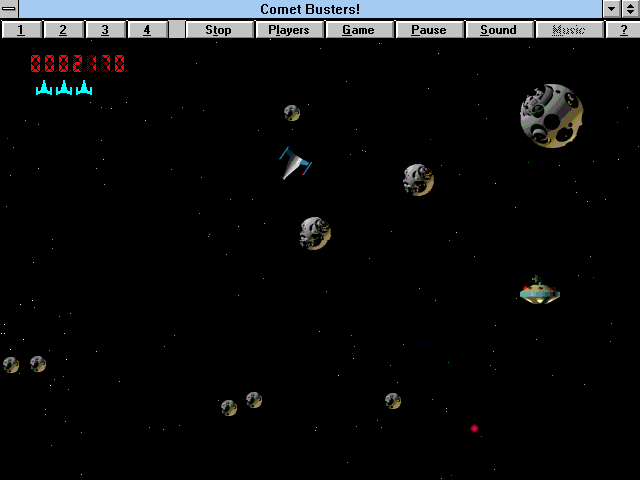Viewport: 640px width, 480px height.
Task: Pause the game
Action: click(x=429, y=30)
